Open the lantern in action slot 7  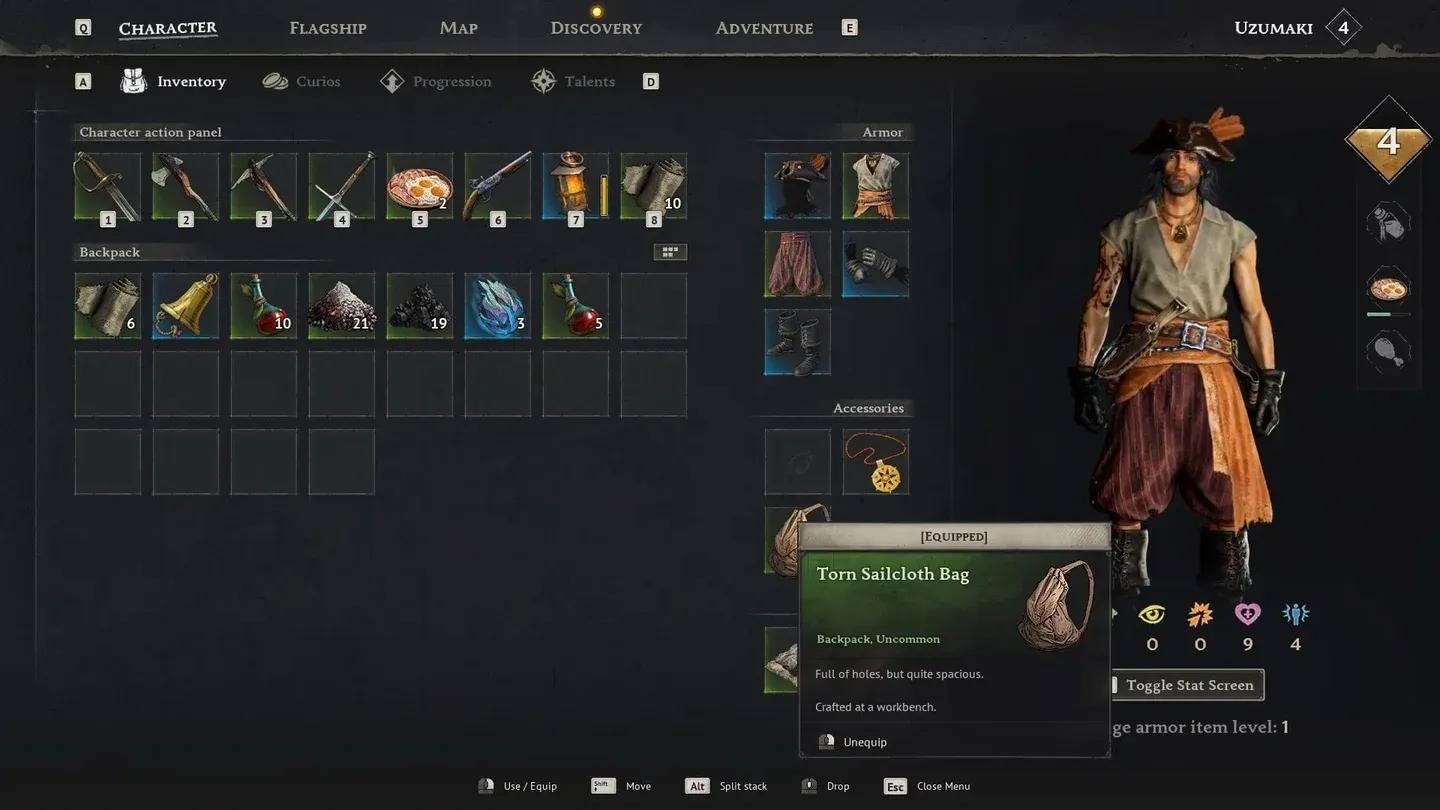tap(575, 184)
